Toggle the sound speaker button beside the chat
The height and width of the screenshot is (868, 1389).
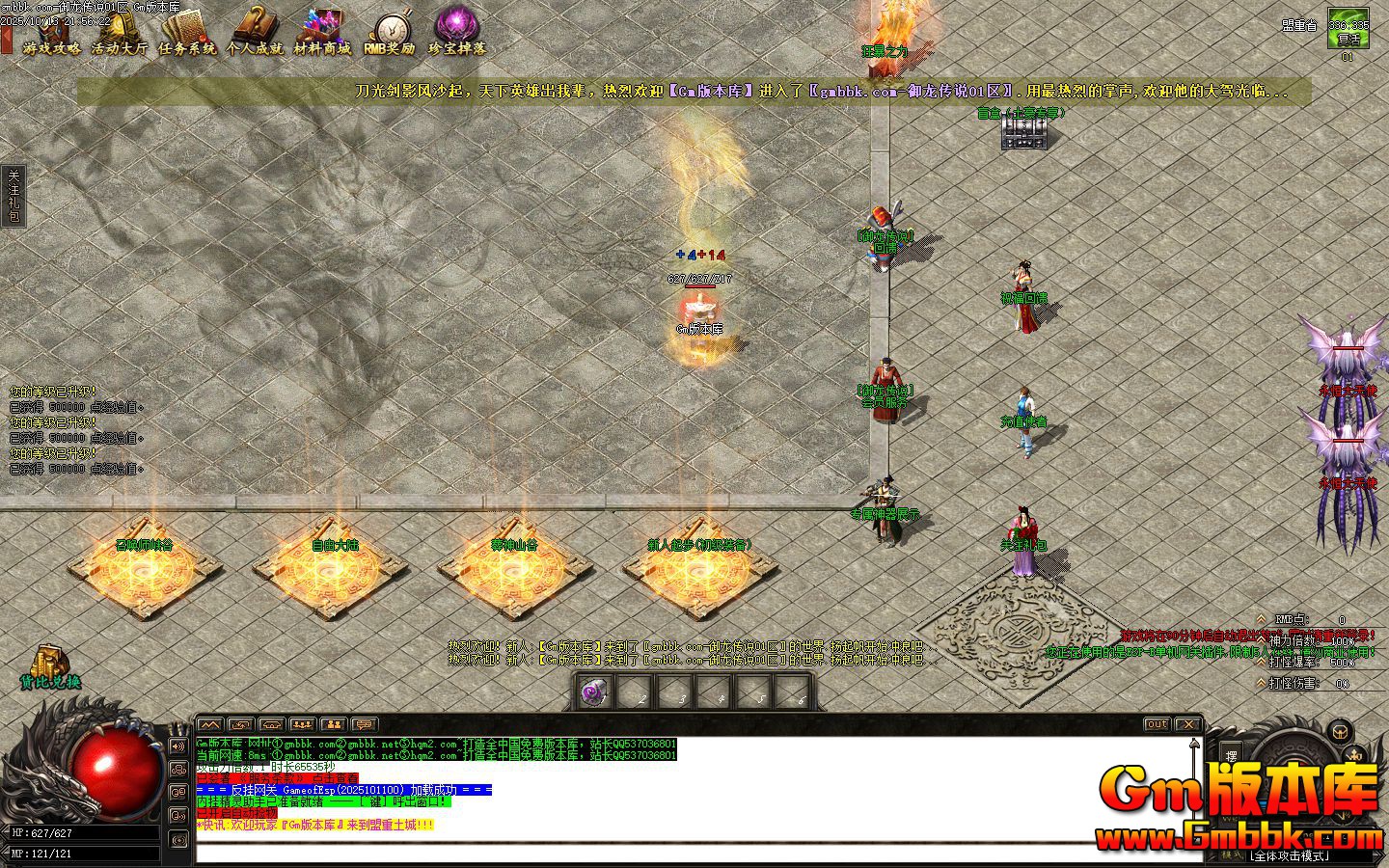point(178,746)
